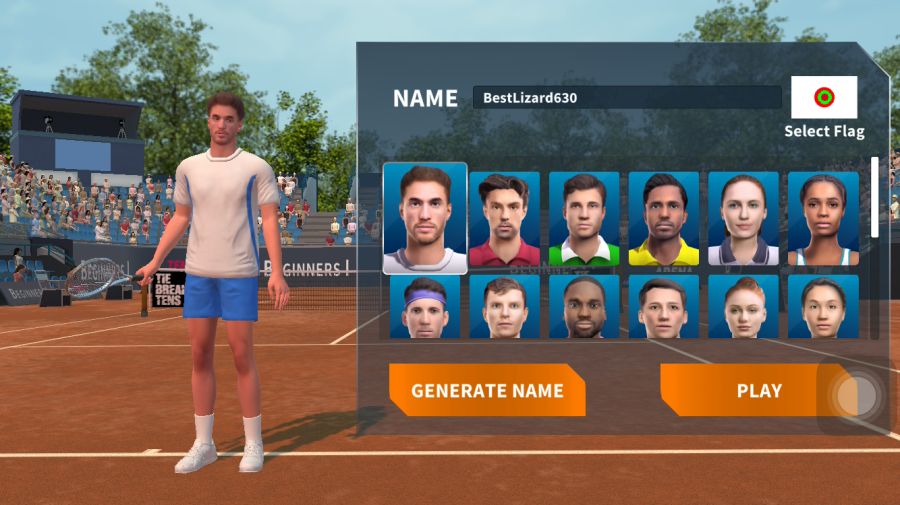Open the Select Flag picker

(x=824, y=99)
